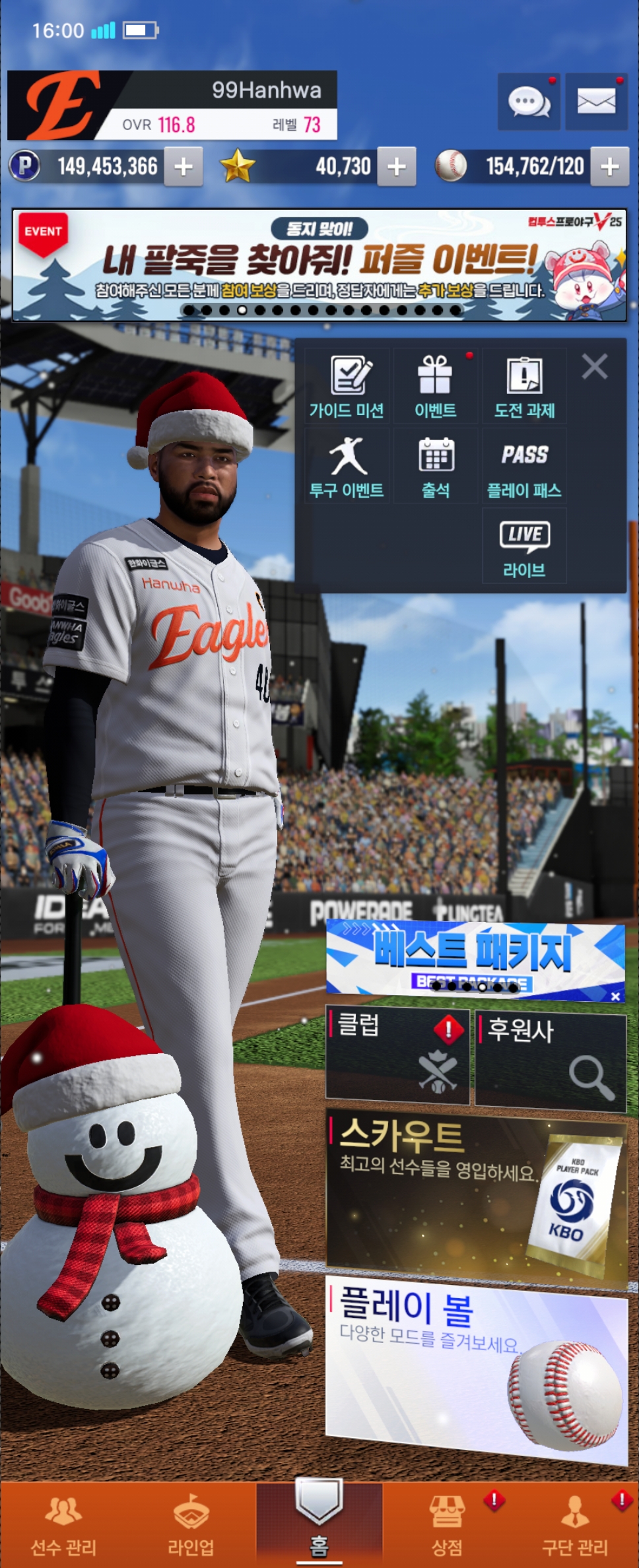
Task: Add more P points with plus button
Action: (x=184, y=166)
